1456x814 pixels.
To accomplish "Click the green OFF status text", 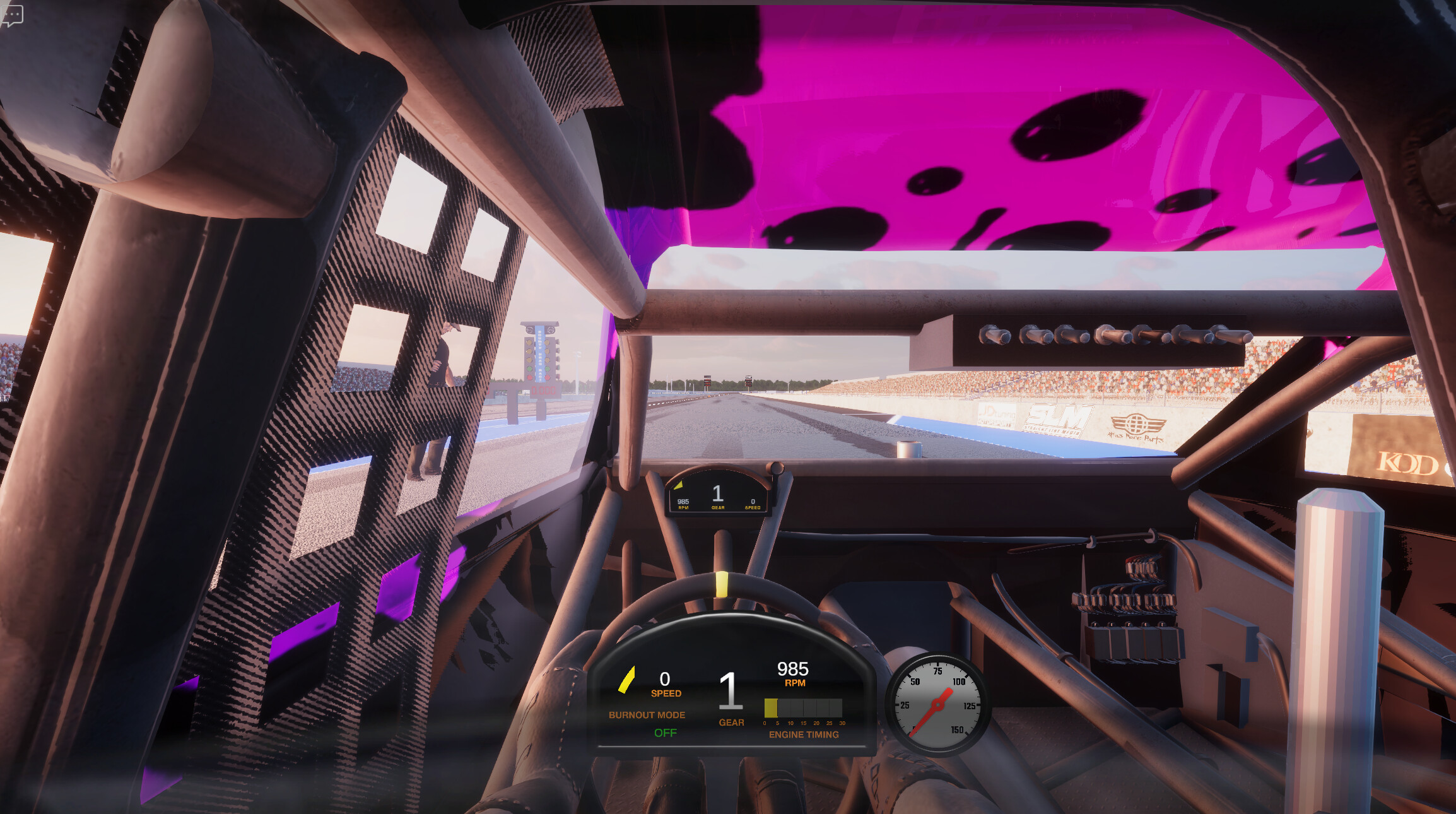I will [664, 733].
